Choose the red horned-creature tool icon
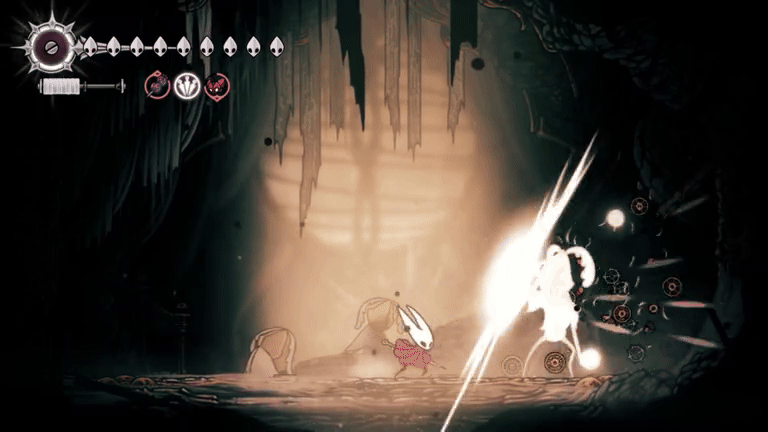Image resolution: width=768 pixels, height=432 pixels. pyautogui.click(x=216, y=87)
